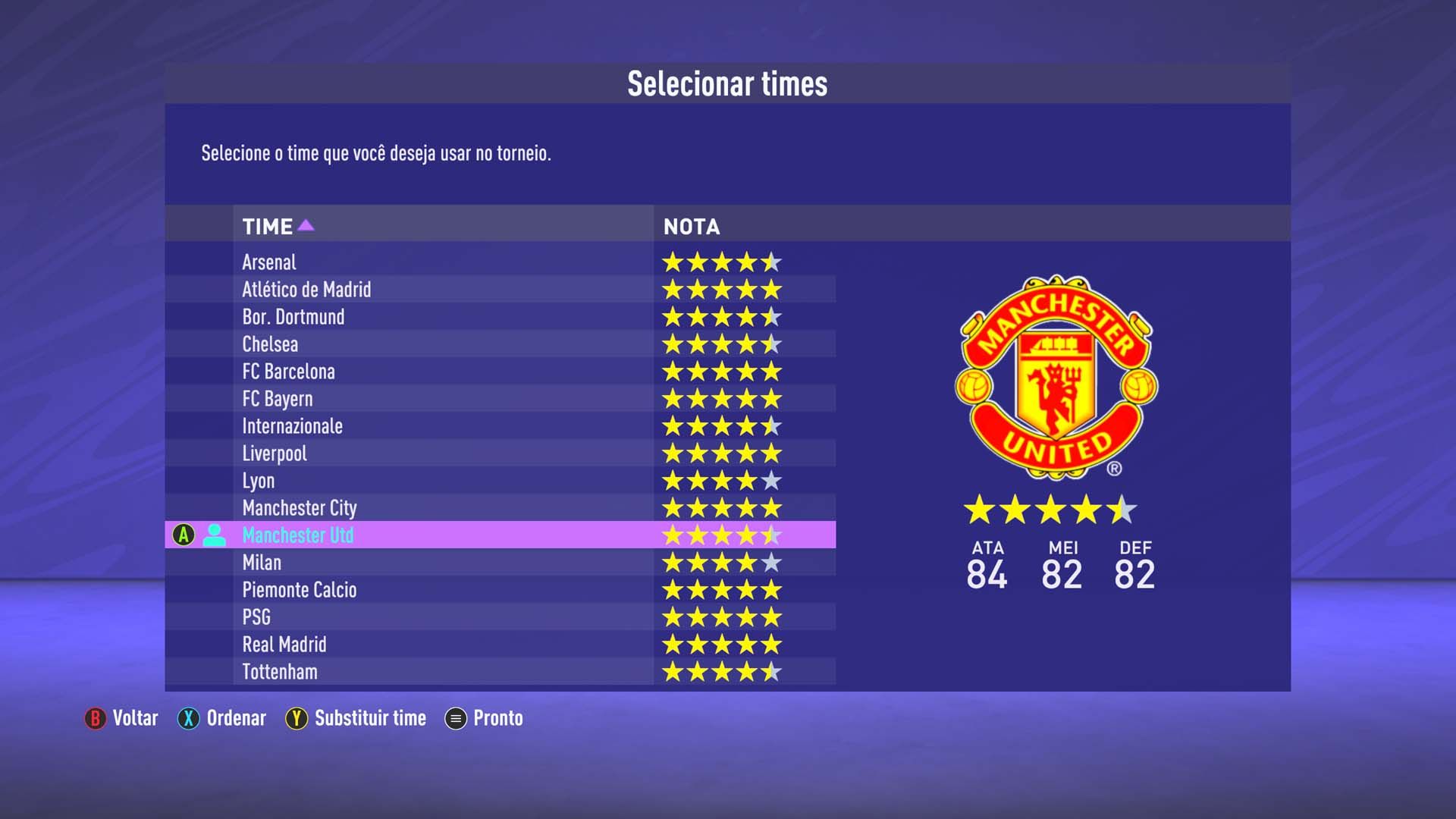Click the red B Voltar button icon
The image size is (1456, 819).
click(x=94, y=718)
